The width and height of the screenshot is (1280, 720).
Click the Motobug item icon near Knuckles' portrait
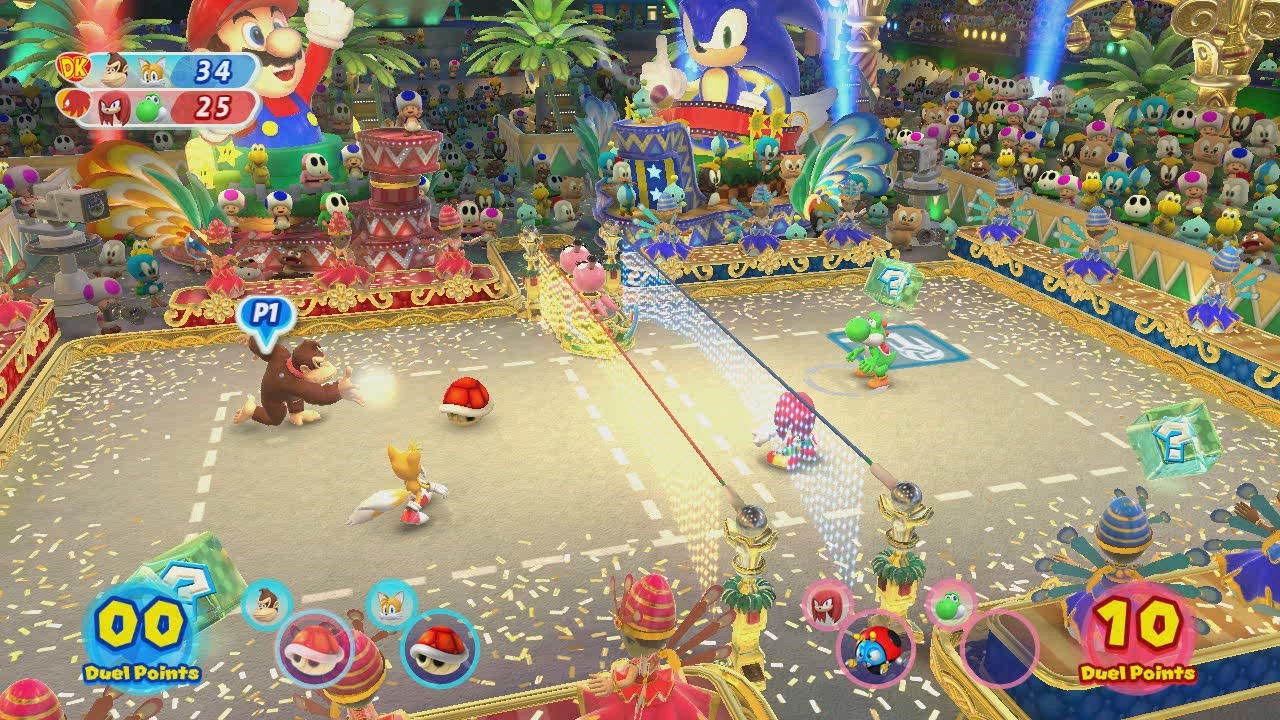click(875, 652)
